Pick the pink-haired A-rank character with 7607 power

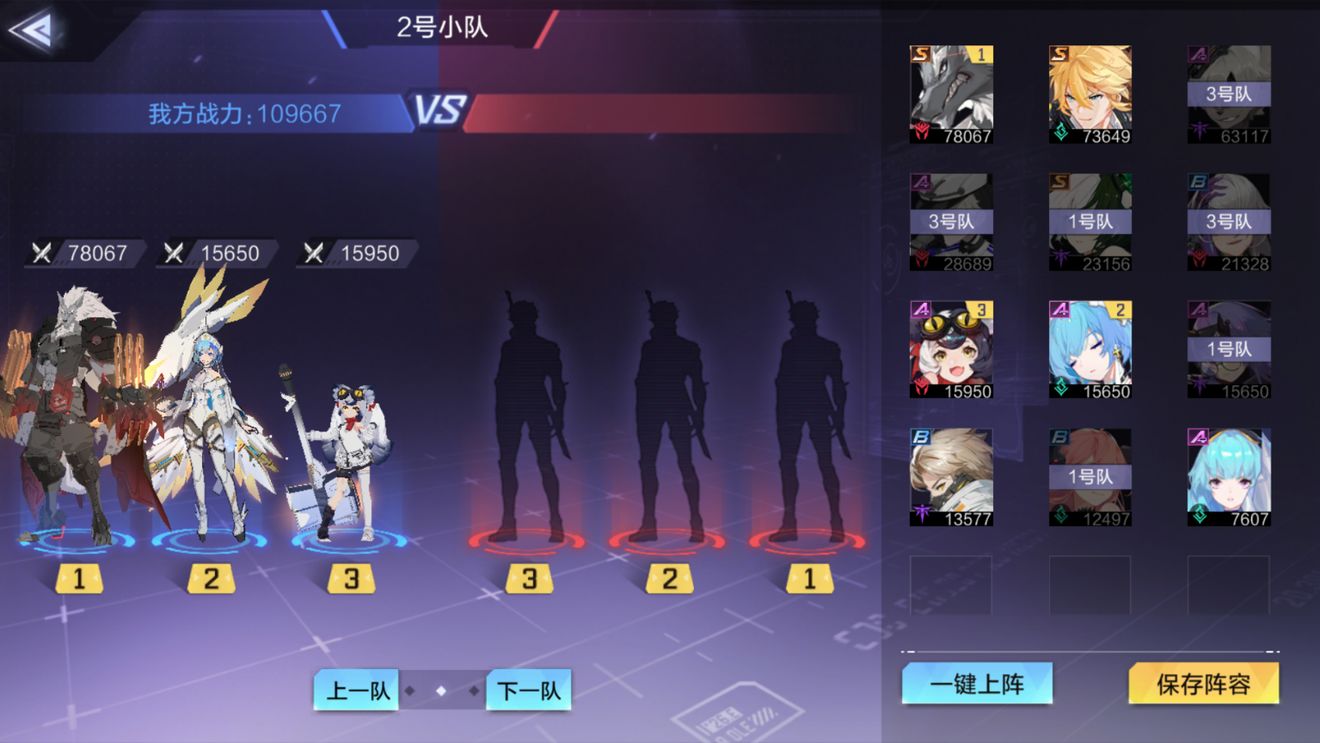[x=1228, y=475]
